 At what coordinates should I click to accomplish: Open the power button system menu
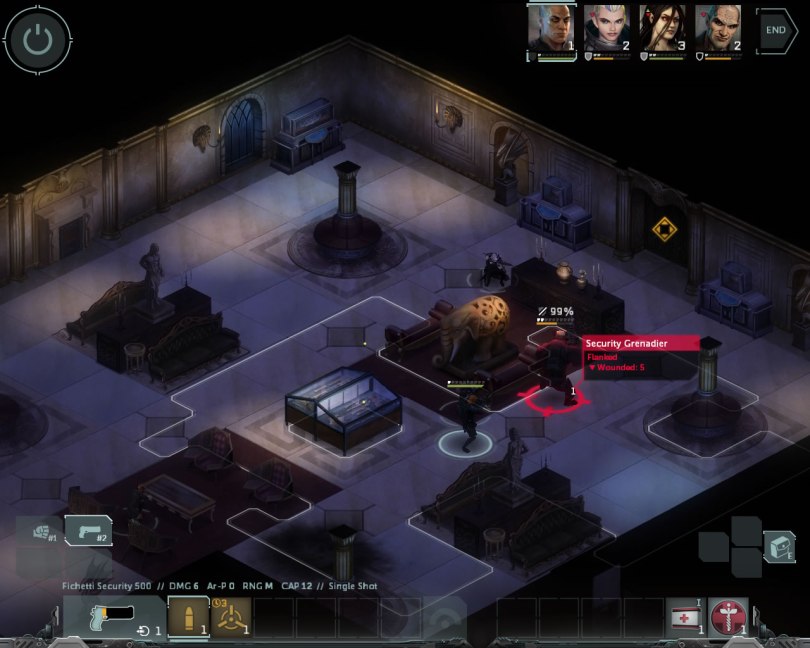[37, 41]
